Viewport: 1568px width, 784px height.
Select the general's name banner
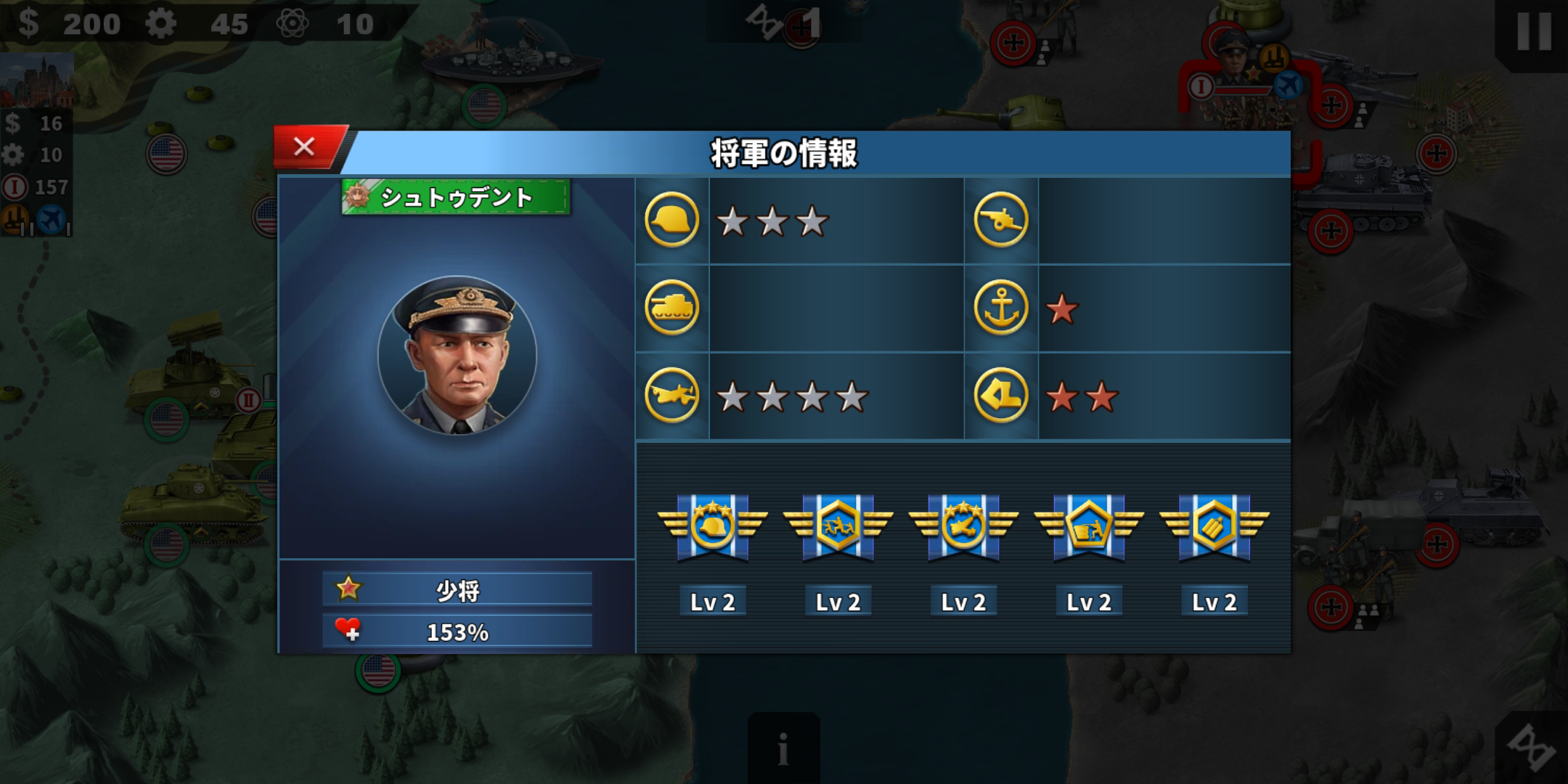pos(456,197)
